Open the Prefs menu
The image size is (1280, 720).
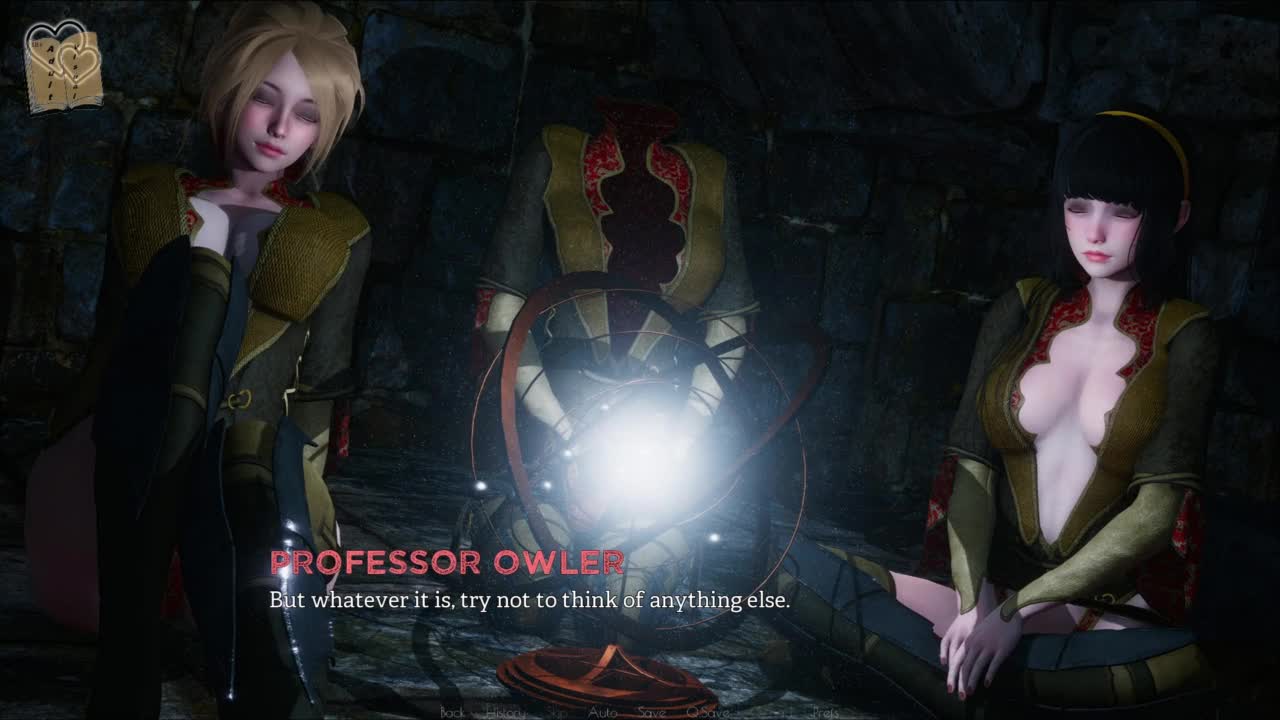pyautogui.click(x=825, y=712)
